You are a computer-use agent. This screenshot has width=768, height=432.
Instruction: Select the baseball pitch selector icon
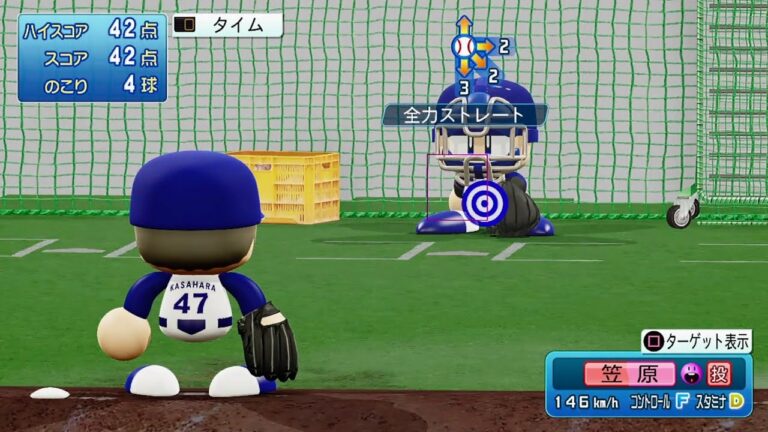point(463,47)
